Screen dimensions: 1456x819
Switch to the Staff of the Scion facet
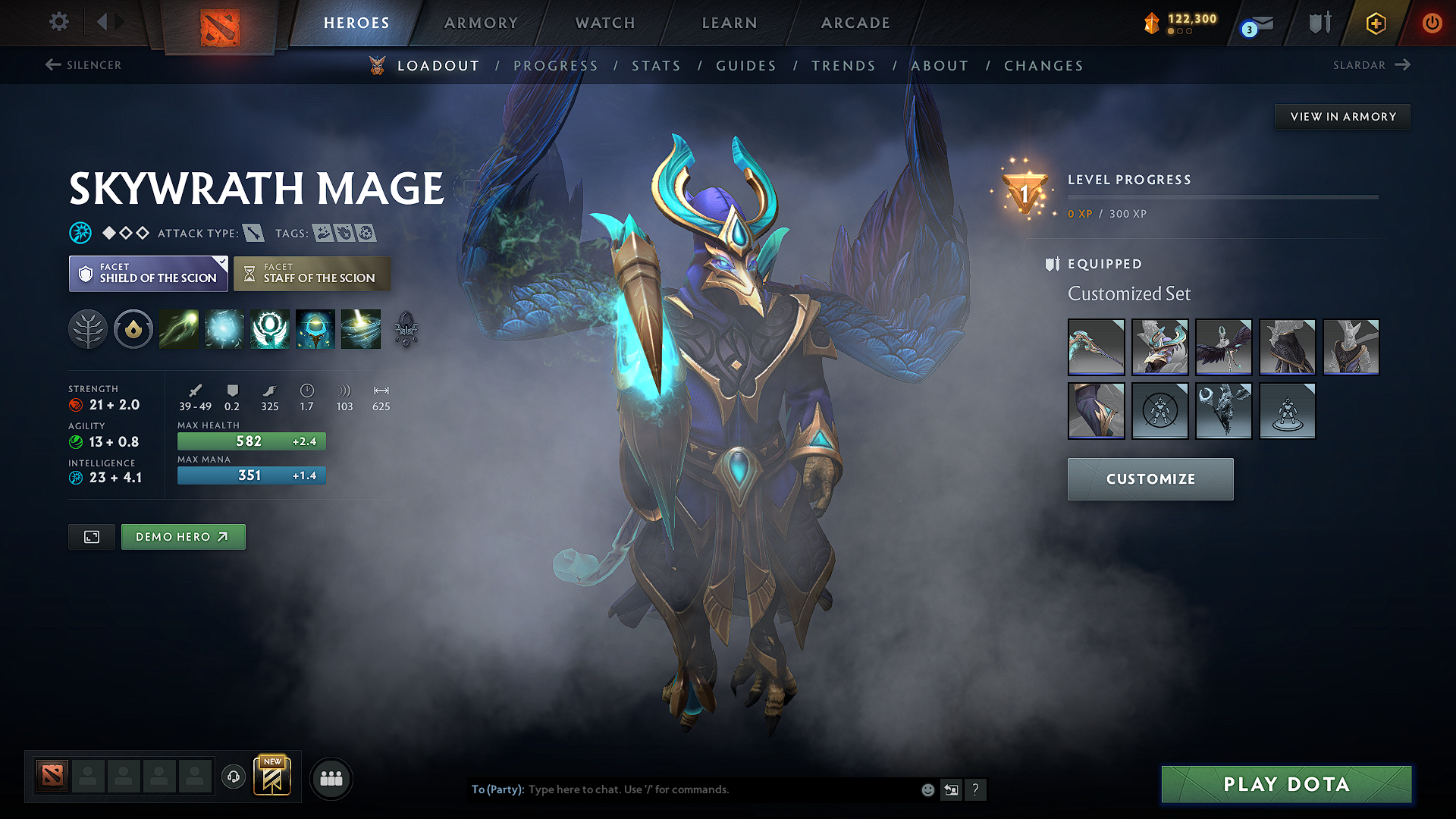312,273
